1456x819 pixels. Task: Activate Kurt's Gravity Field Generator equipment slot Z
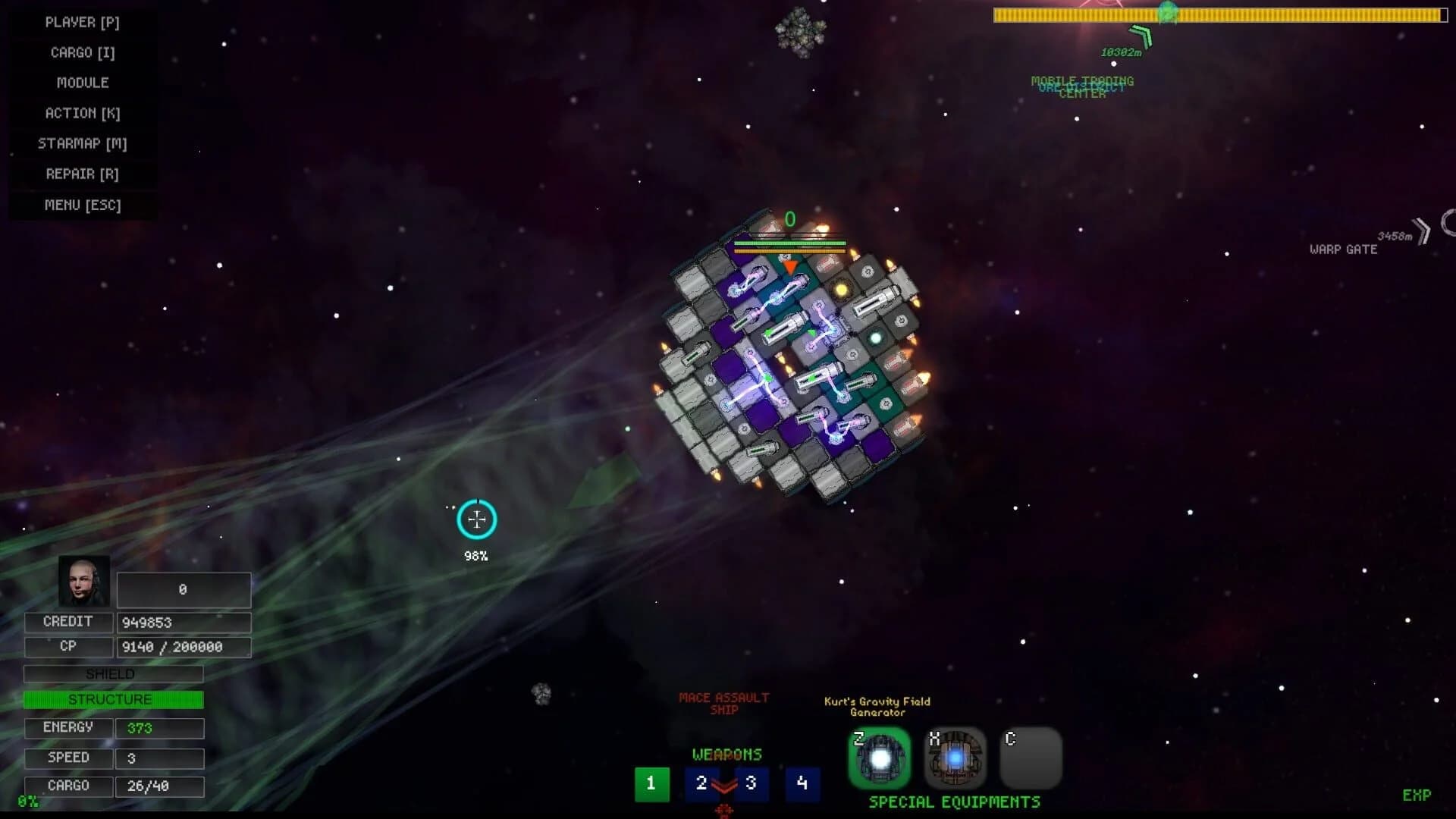pos(880,758)
